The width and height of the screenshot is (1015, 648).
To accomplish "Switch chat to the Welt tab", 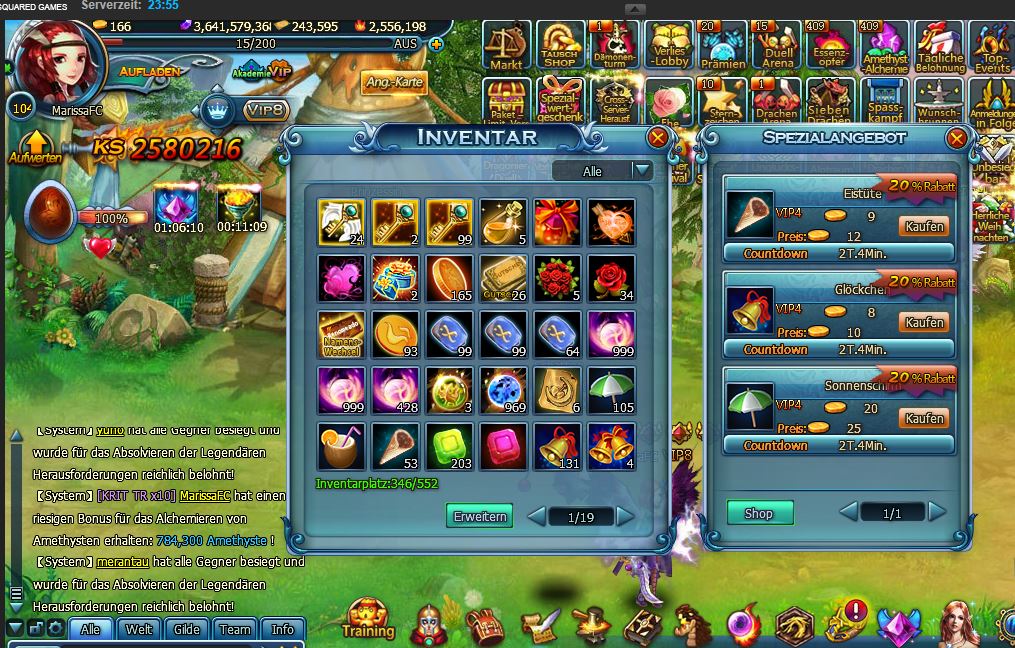I will coord(139,629).
